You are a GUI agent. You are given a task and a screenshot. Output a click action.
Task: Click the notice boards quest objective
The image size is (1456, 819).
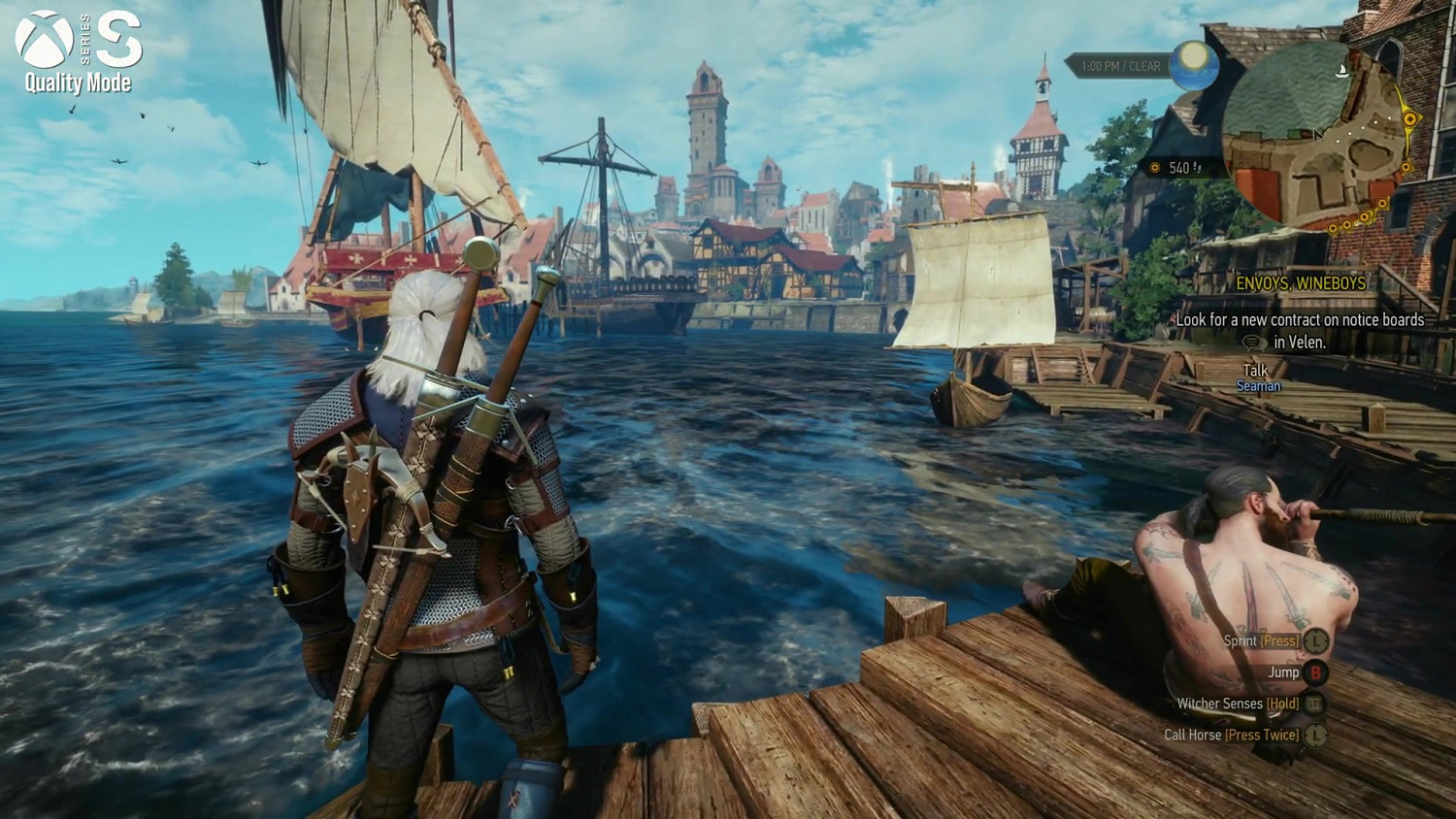click(1300, 330)
